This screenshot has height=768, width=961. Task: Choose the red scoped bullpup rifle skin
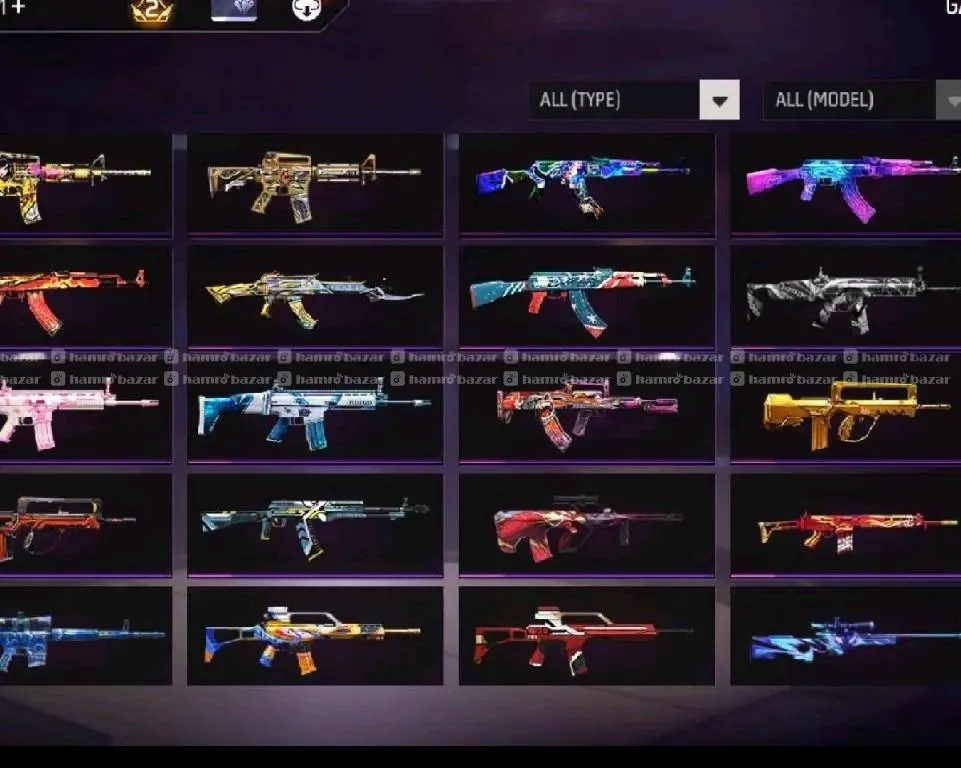pyautogui.click(x=586, y=524)
